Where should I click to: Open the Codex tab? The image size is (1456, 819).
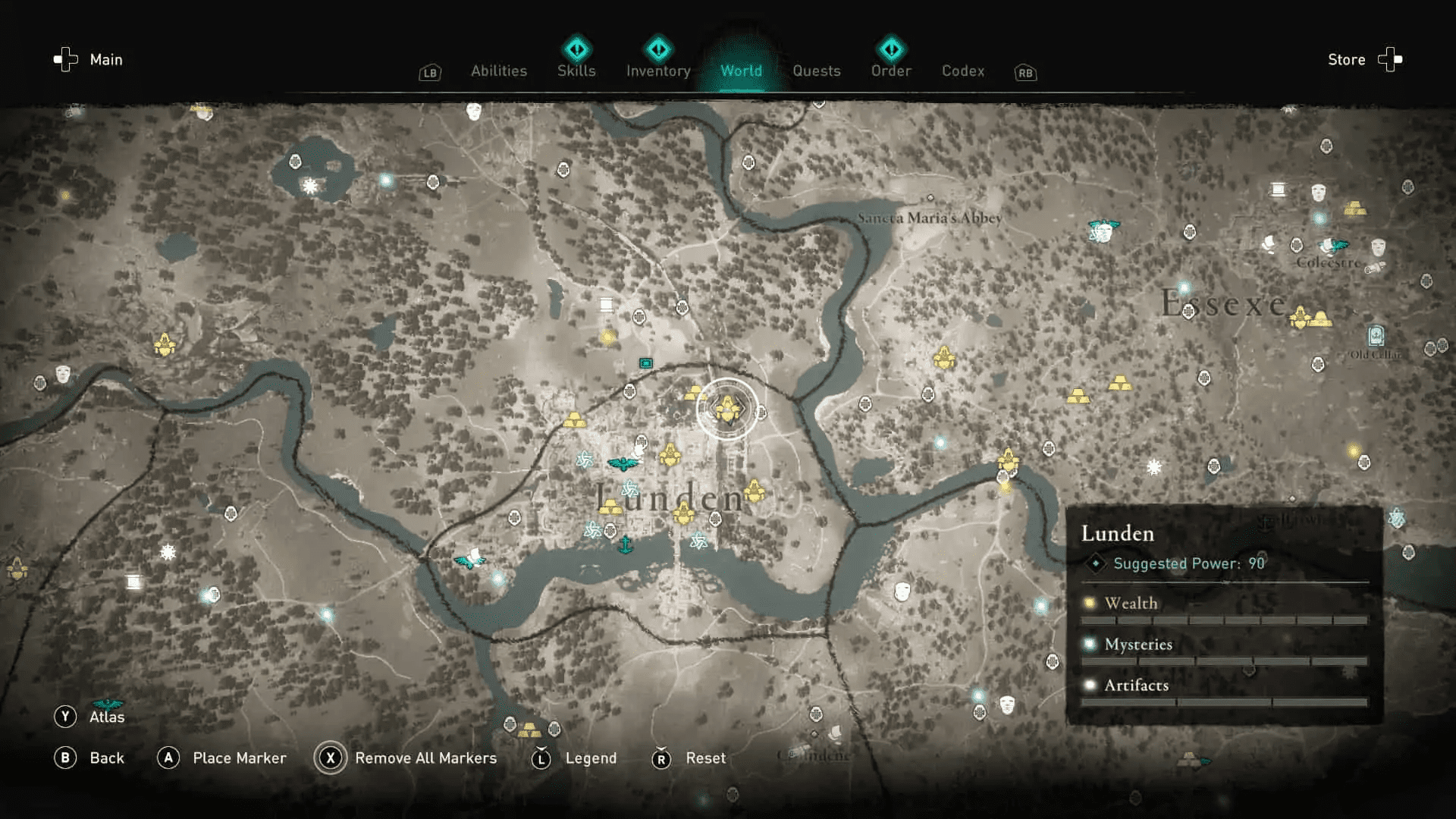click(962, 71)
